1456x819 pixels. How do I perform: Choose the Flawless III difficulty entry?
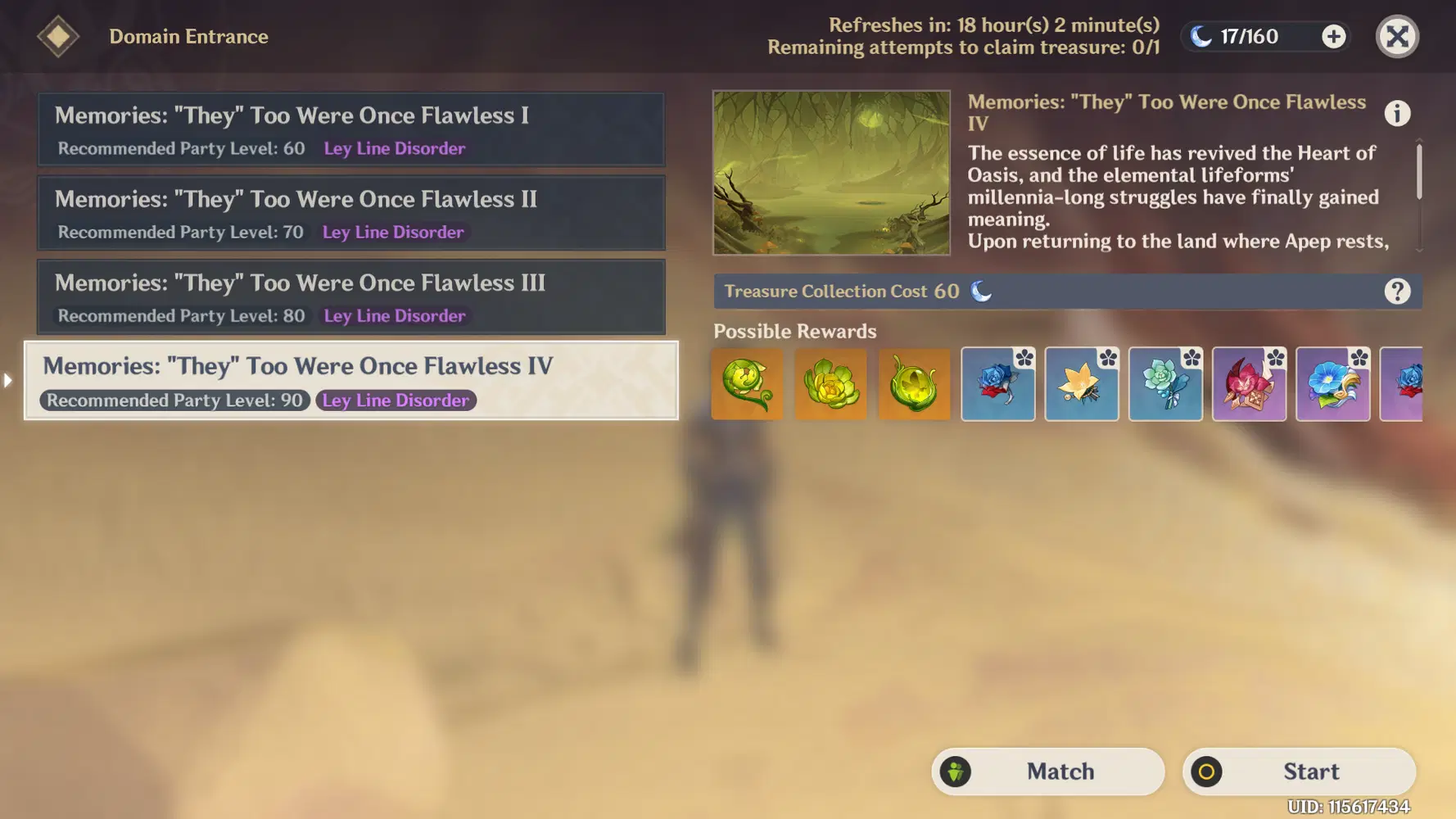point(350,296)
